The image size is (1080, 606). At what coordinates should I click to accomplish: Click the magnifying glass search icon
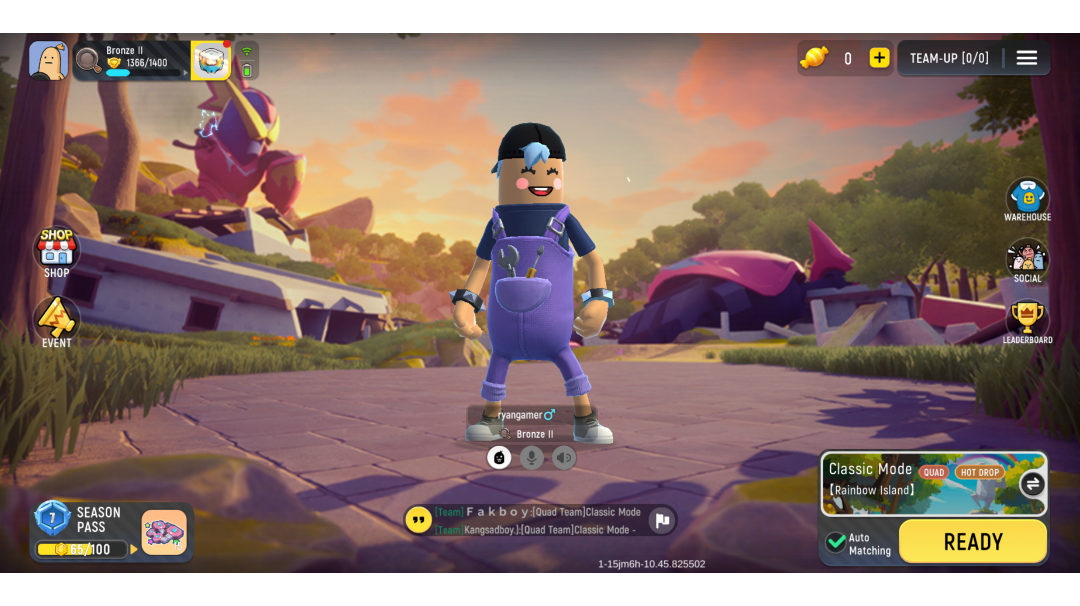pyautogui.click(x=88, y=60)
